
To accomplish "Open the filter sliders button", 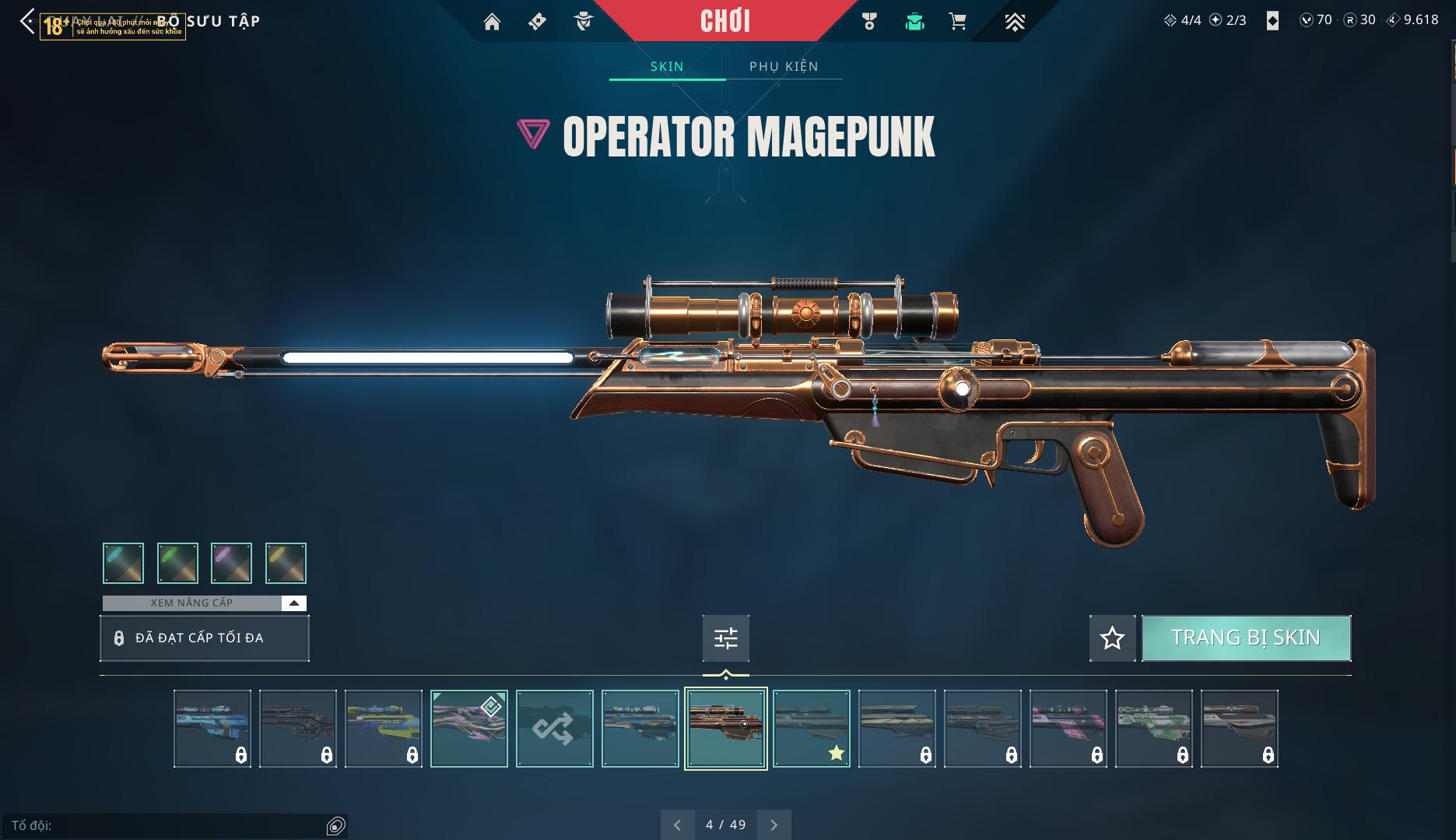I will (725, 638).
